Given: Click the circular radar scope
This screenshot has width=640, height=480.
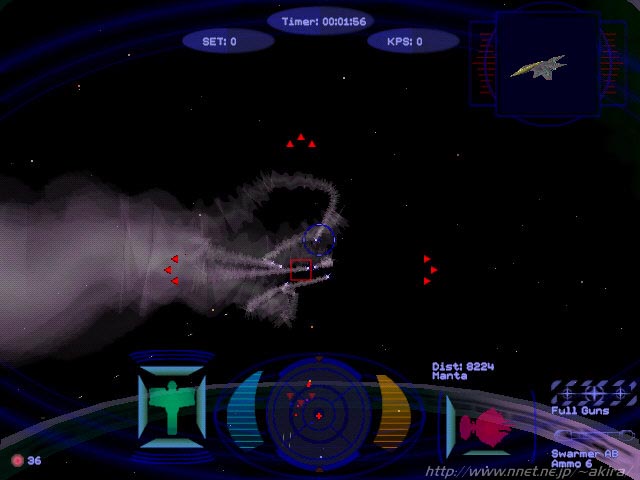Looking at the screenshot, I should 318,412.
